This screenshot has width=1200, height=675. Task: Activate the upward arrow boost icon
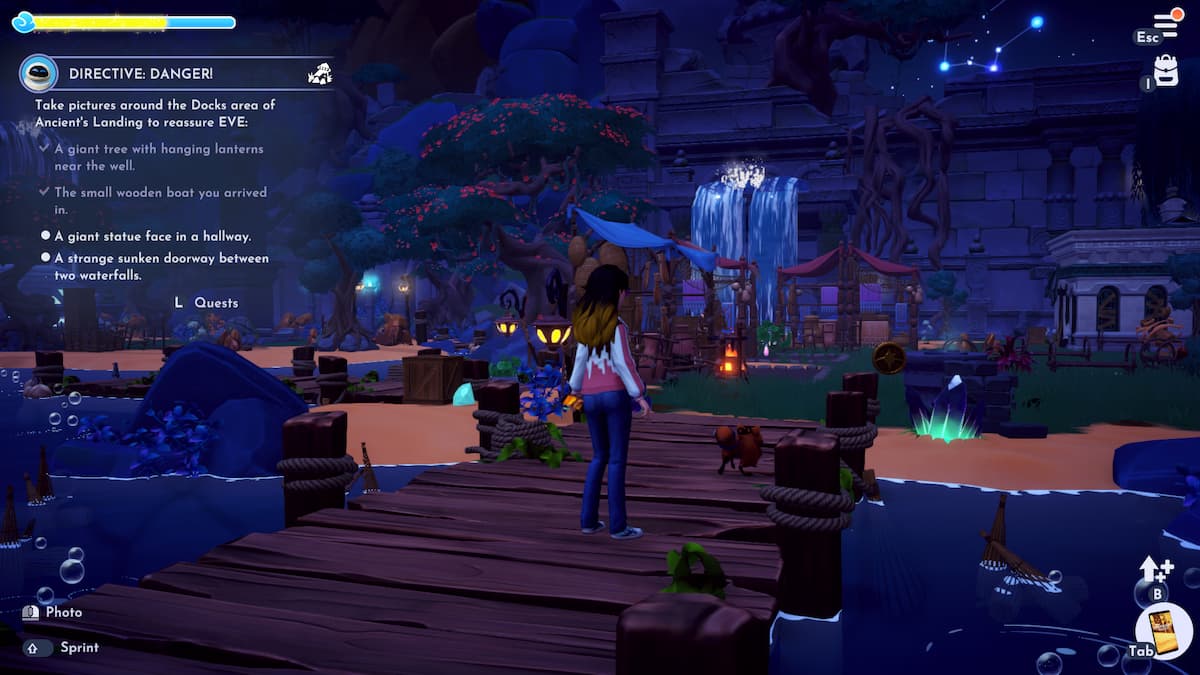tap(1155, 569)
